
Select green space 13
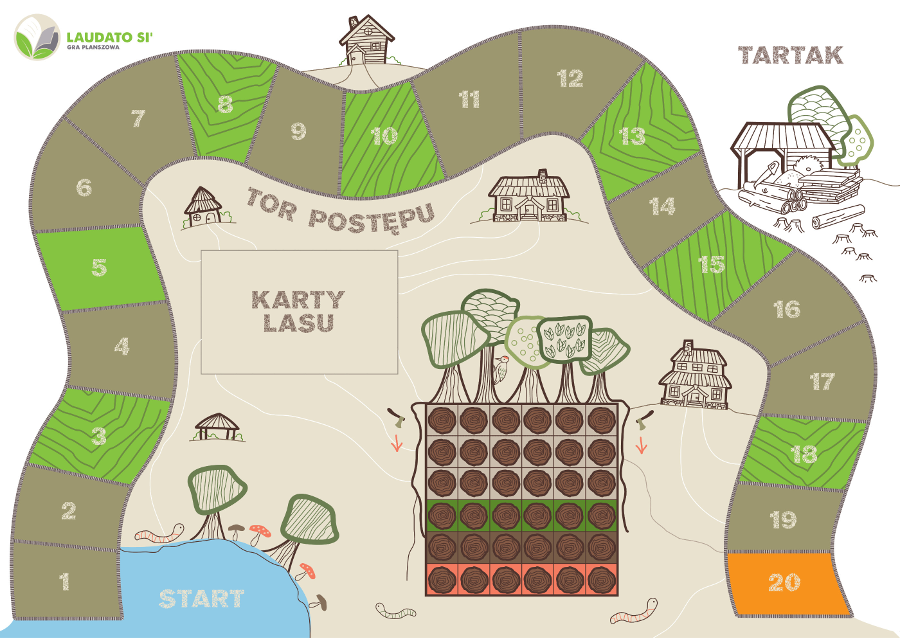632,136
